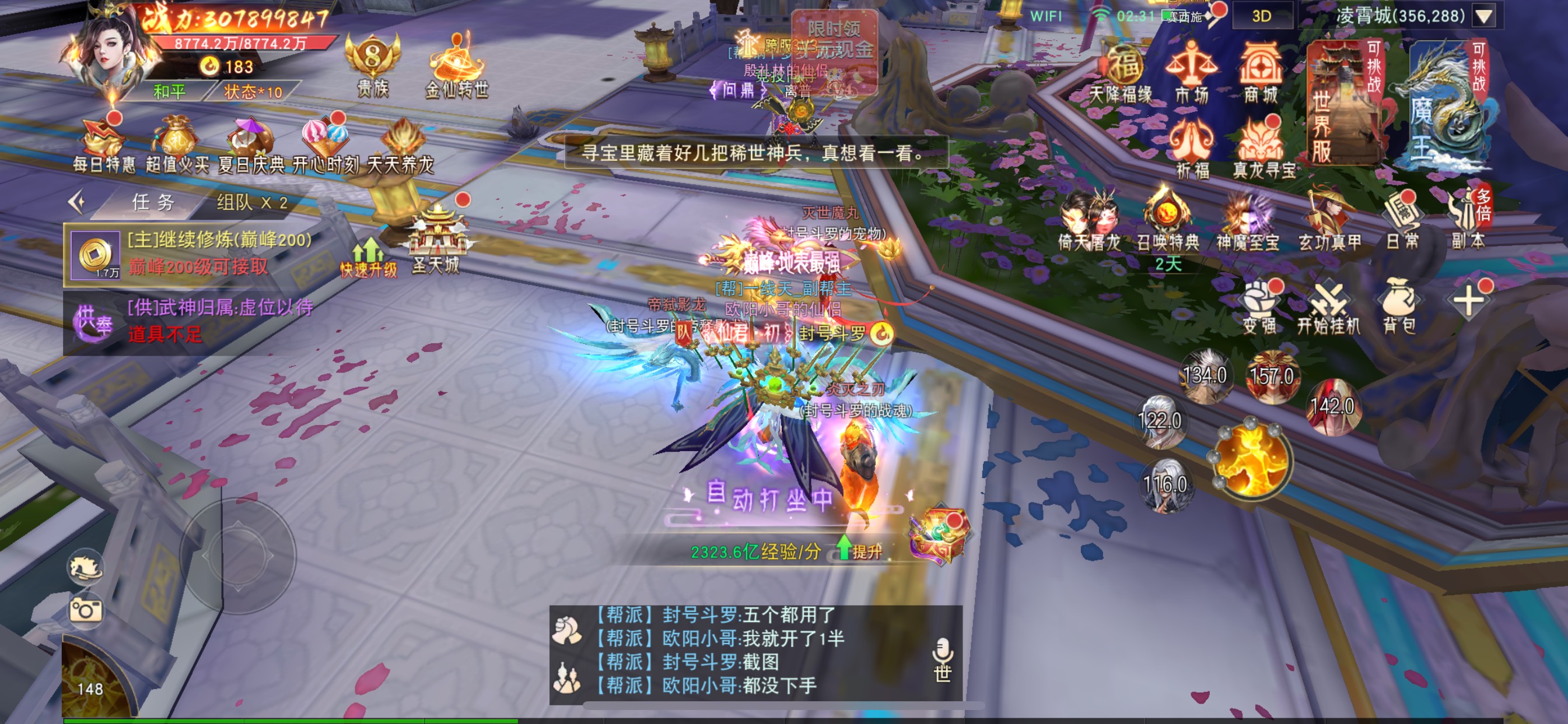Open 每日特惠 daily deals

(x=103, y=146)
